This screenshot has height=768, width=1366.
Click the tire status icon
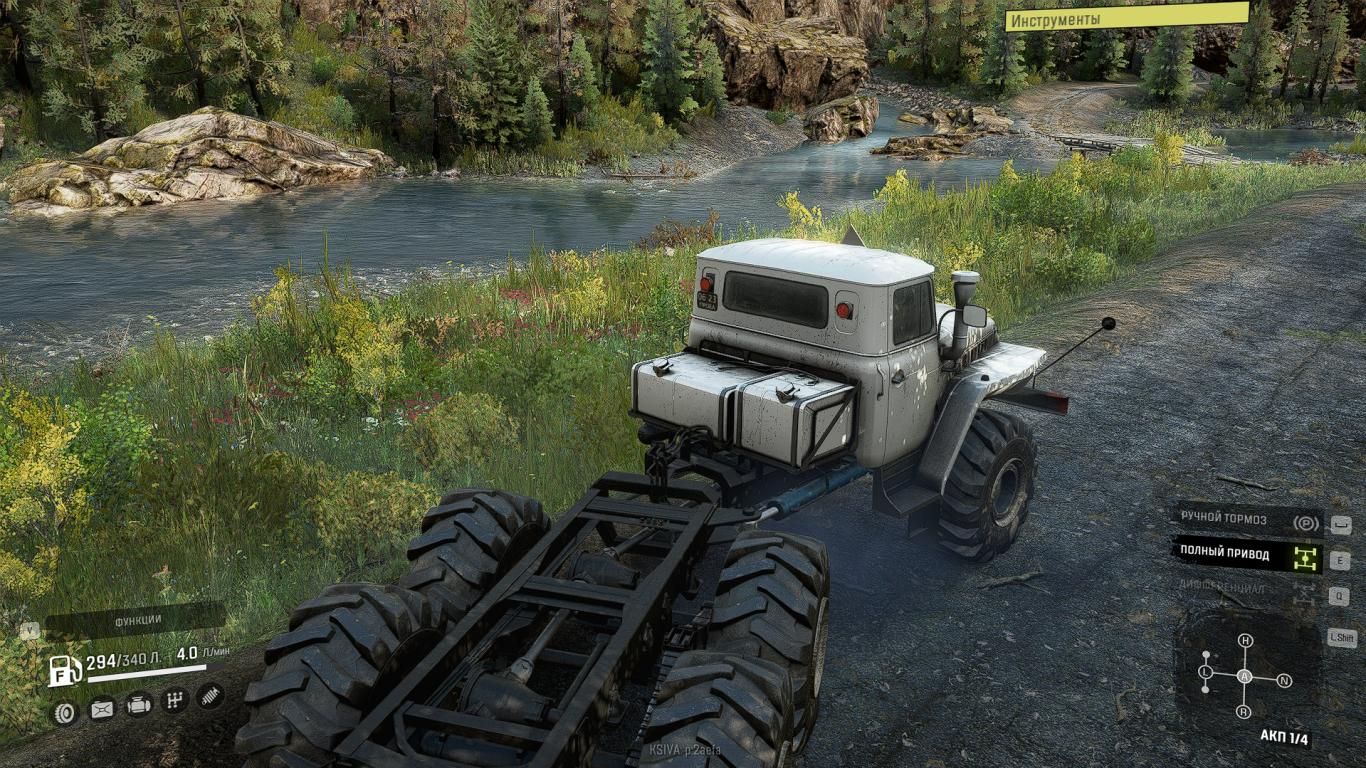point(65,712)
